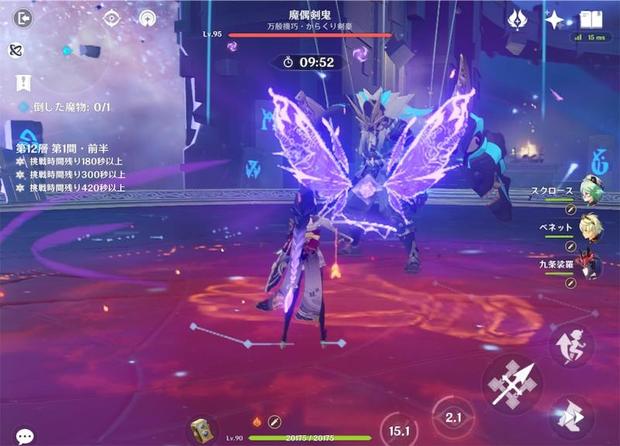Open the chat speech bubble
The height and width of the screenshot is (446, 620).
24,436
